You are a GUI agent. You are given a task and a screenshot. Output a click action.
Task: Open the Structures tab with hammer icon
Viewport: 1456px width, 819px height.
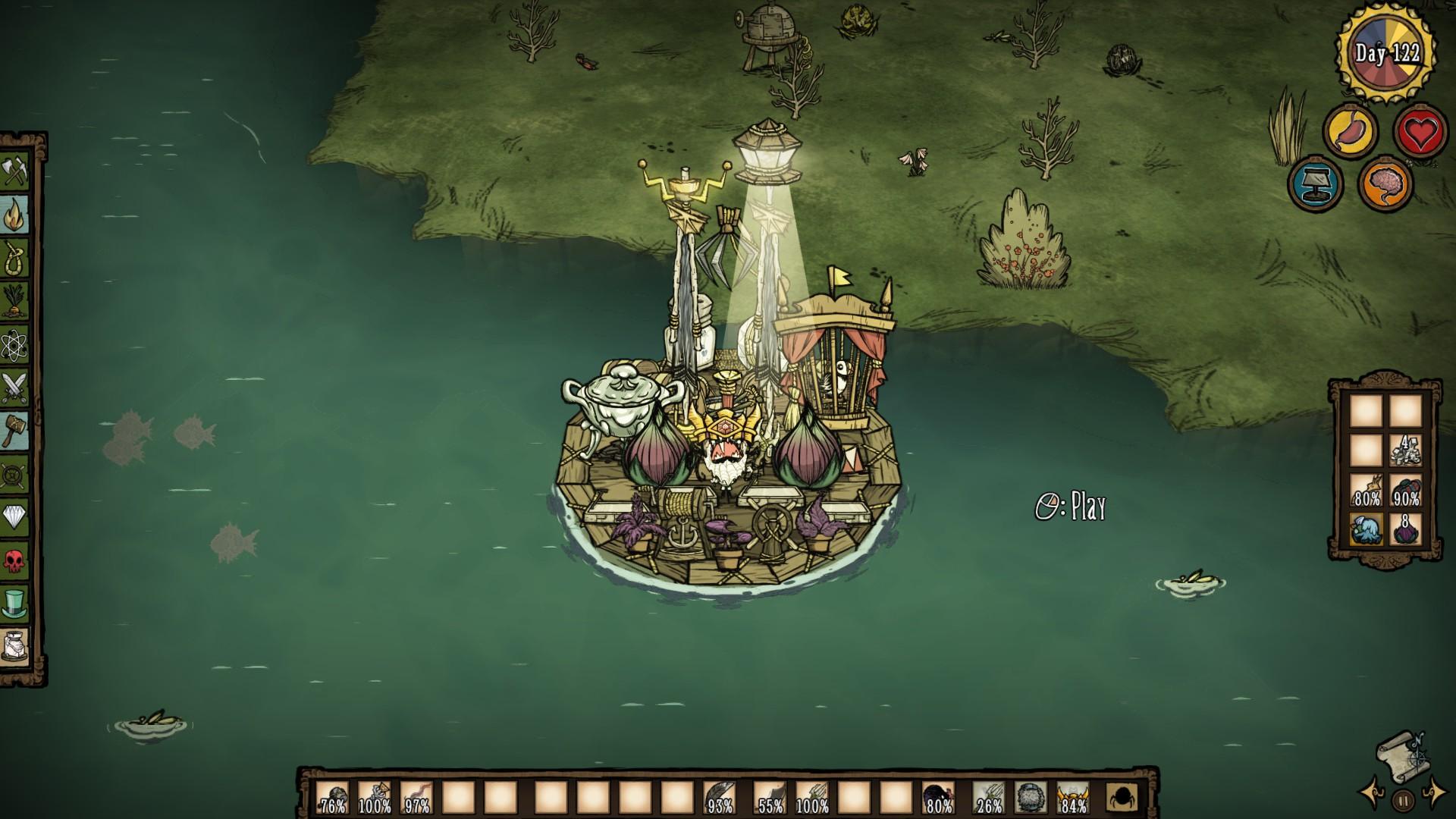coord(16,431)
